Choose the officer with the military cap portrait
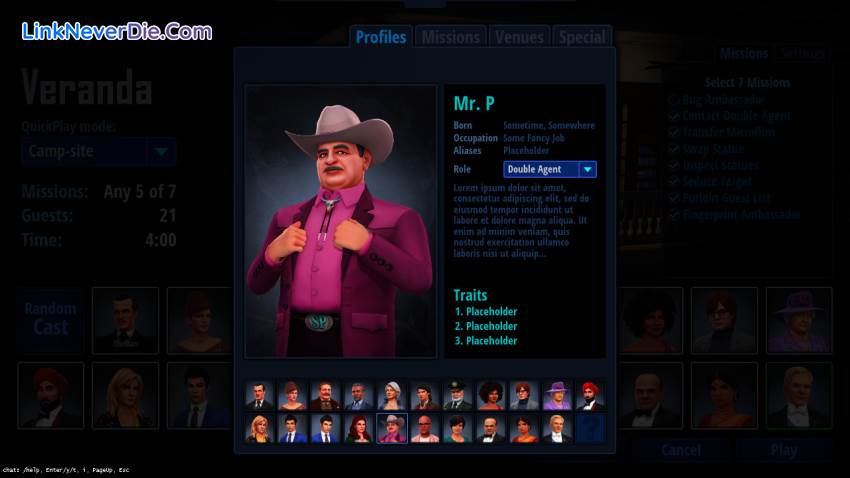850x478 pixels. [457, 396]
